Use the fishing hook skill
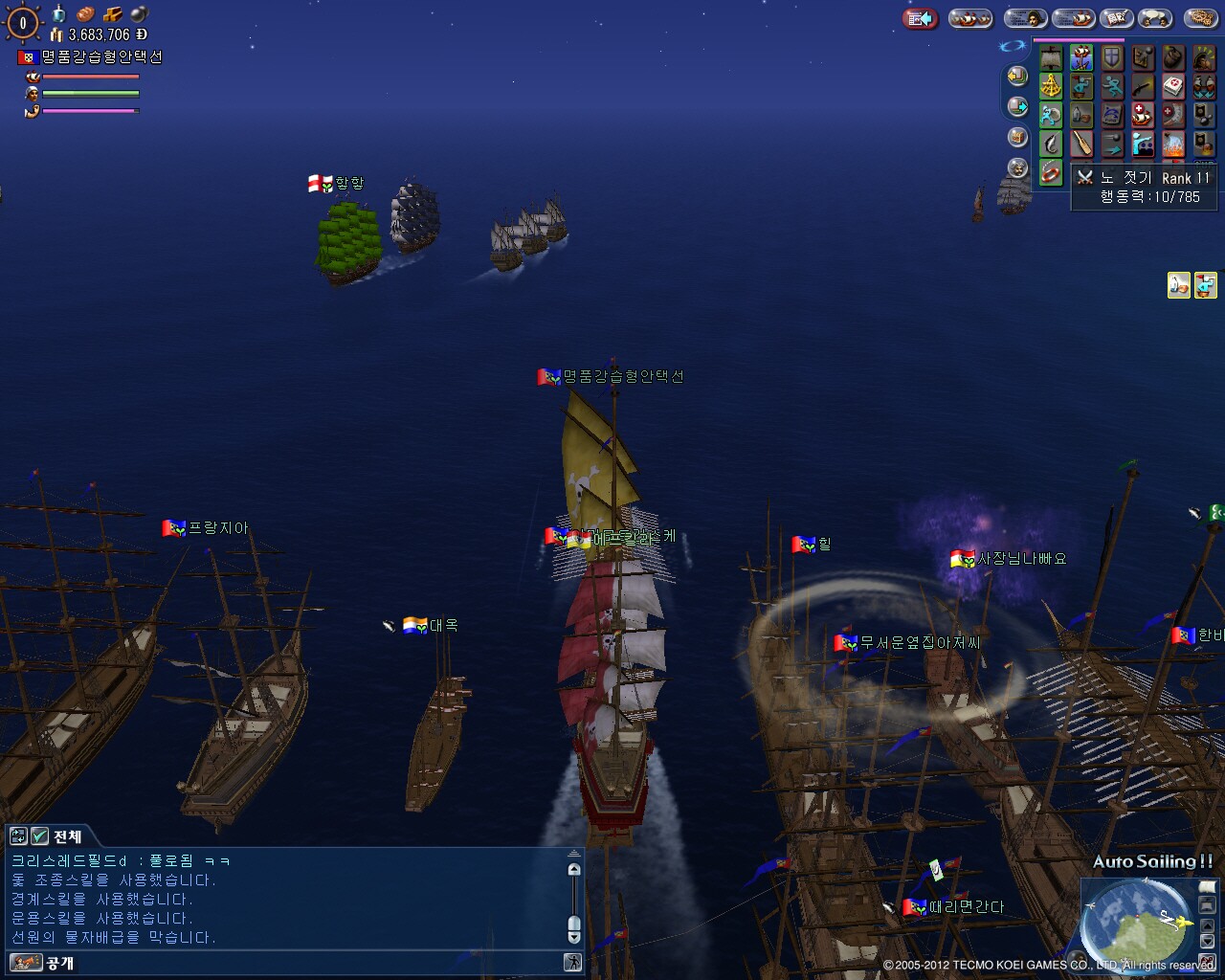The height and width of the screenshot is (980, 1225). tap(1051, 145)
